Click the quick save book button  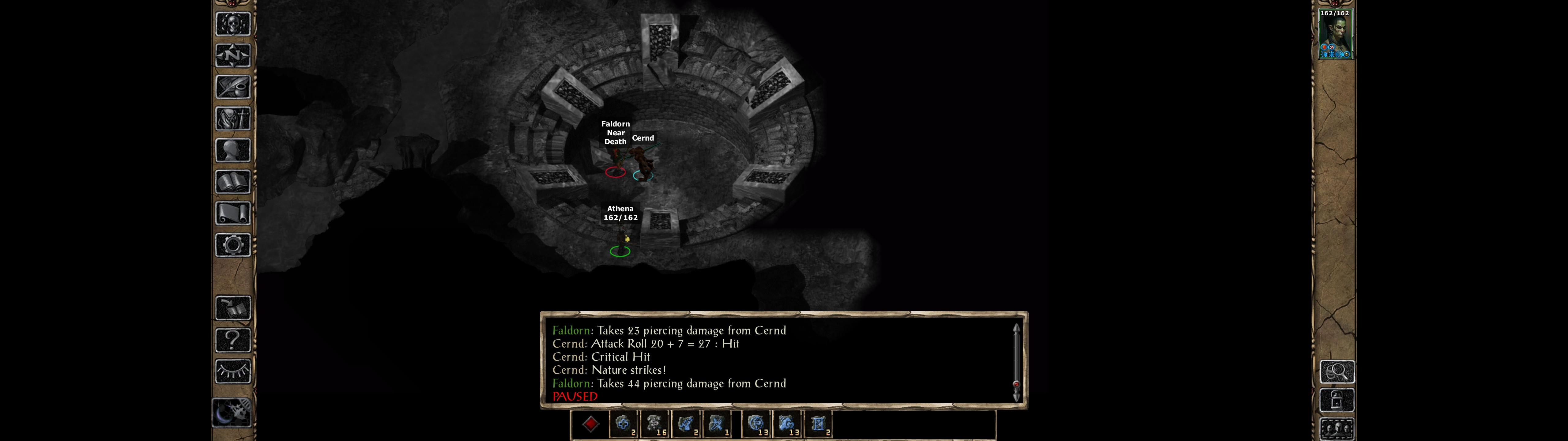tap(232, 308)
